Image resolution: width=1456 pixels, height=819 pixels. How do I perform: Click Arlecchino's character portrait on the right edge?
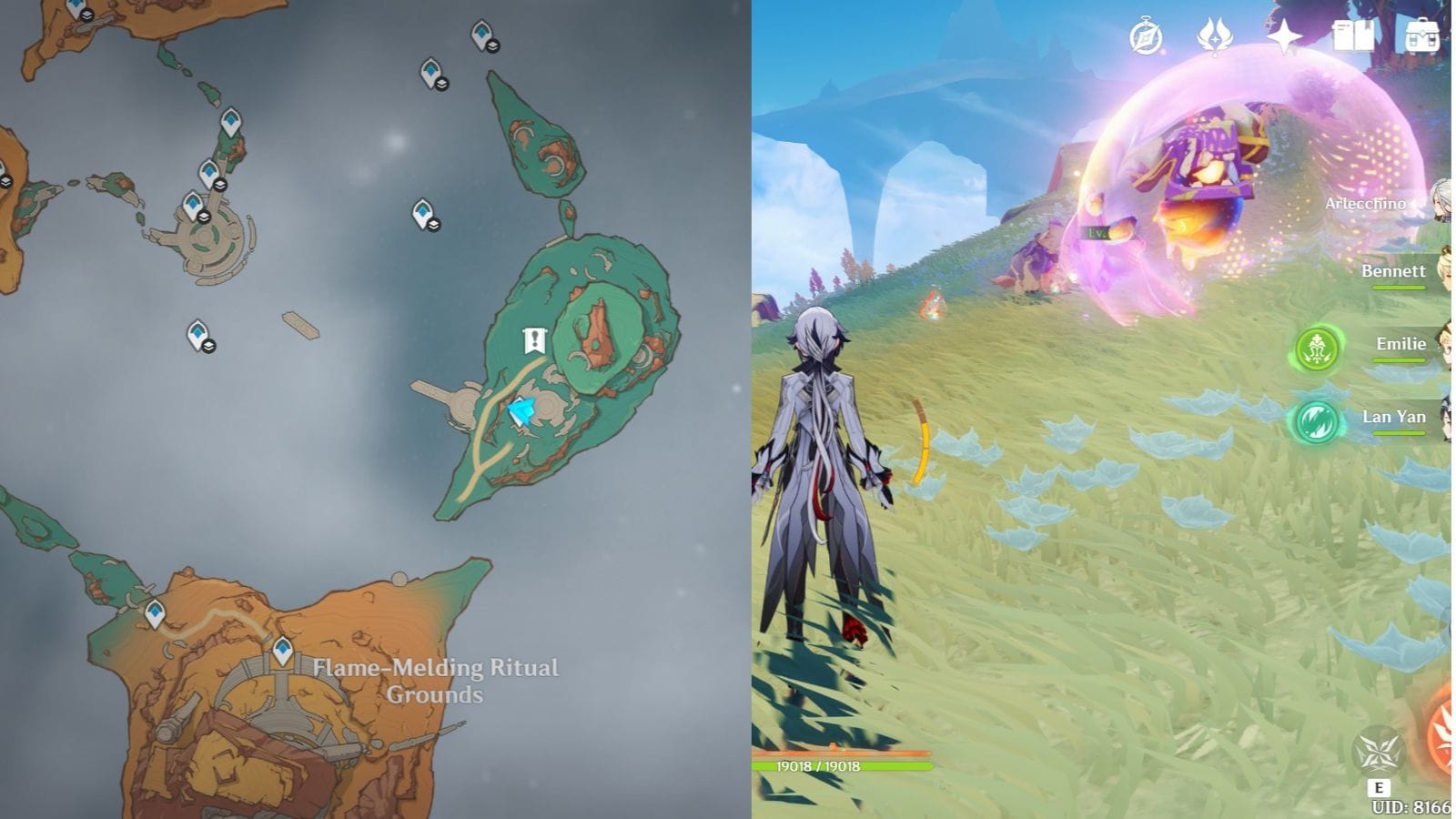(x=1443, y=197)
